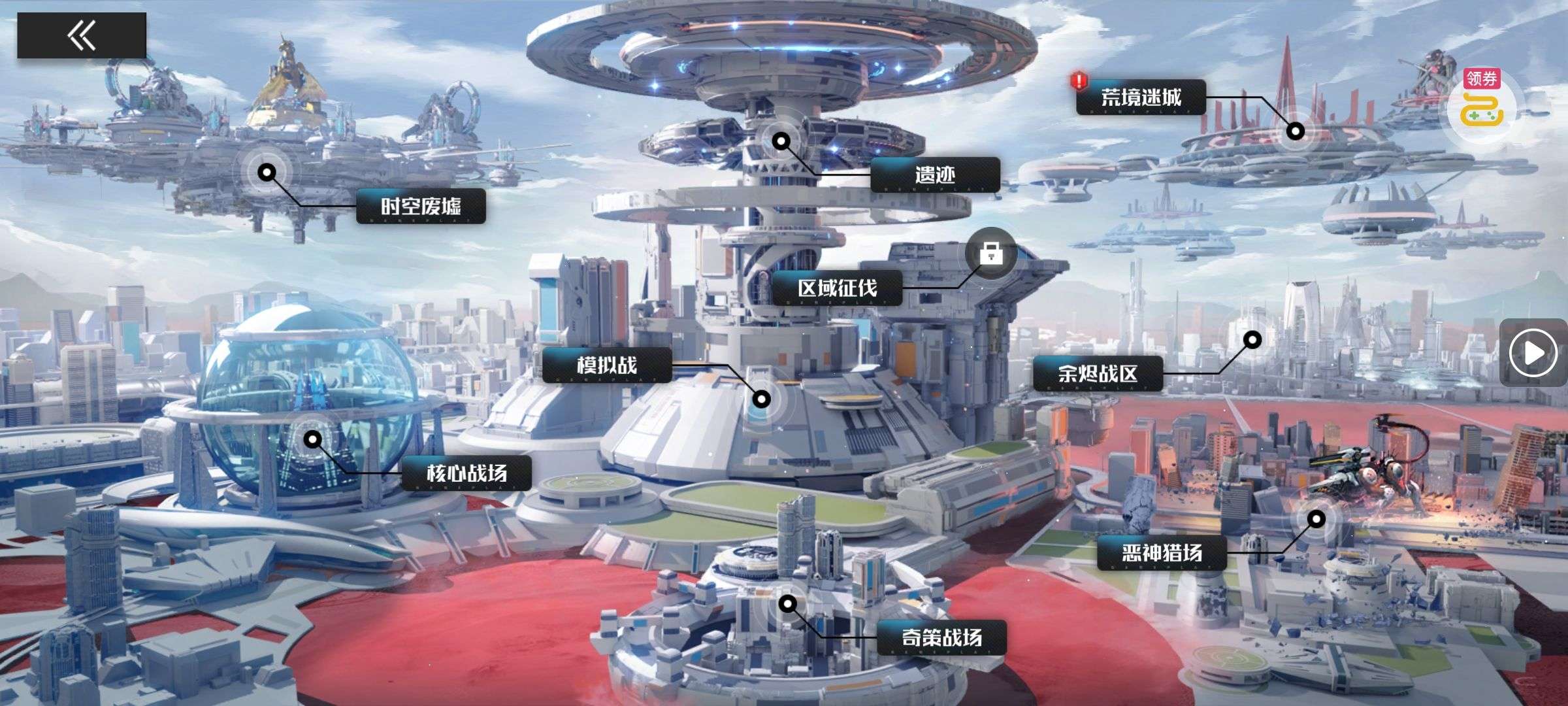Screen dimensions: 1568x706
Task: Open the 奇策战场 mode
Action: pos(941,637)
